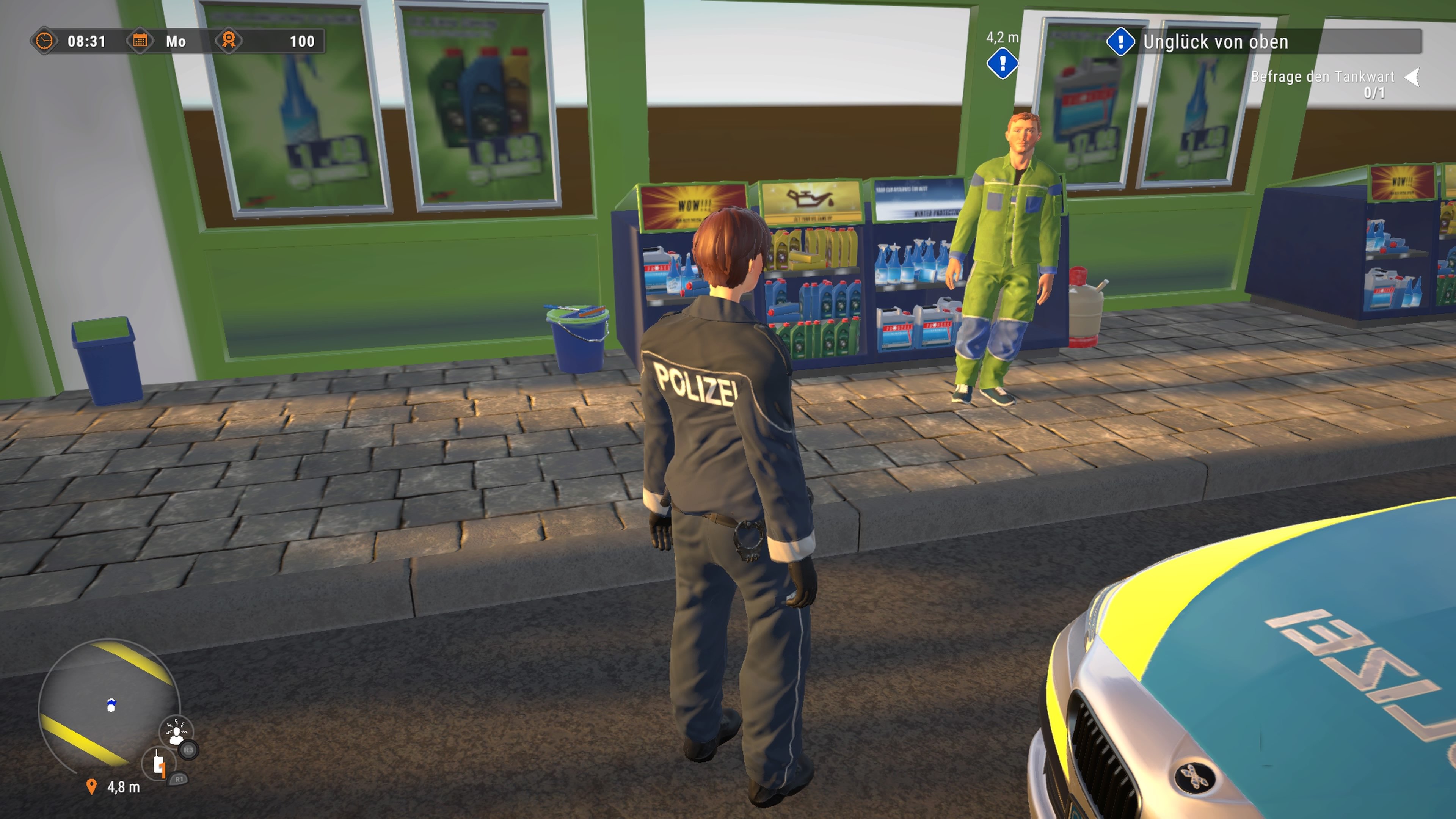1456x819 pixels.
Task: Click the clock icon showing 08:31
Action: (x=45, y=41)
